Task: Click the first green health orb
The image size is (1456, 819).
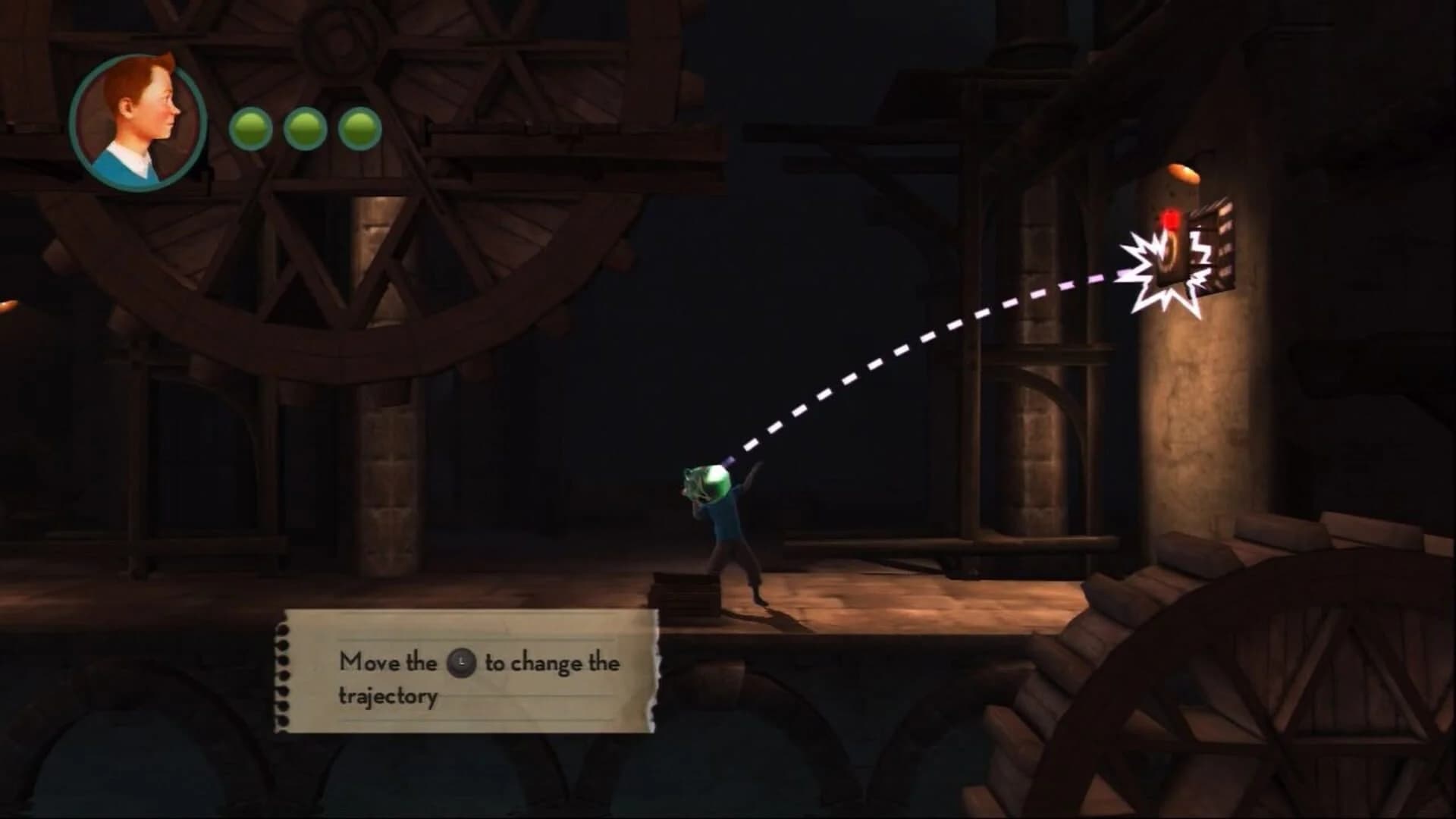Action: tap(250, 127)
